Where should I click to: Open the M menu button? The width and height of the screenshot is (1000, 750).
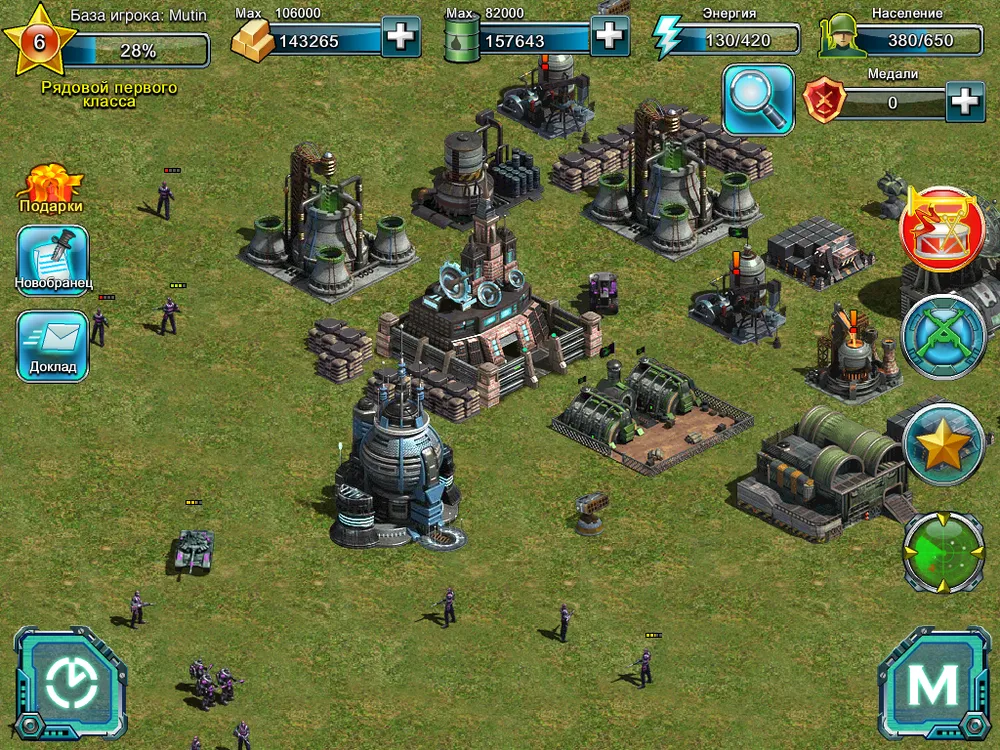932,684
